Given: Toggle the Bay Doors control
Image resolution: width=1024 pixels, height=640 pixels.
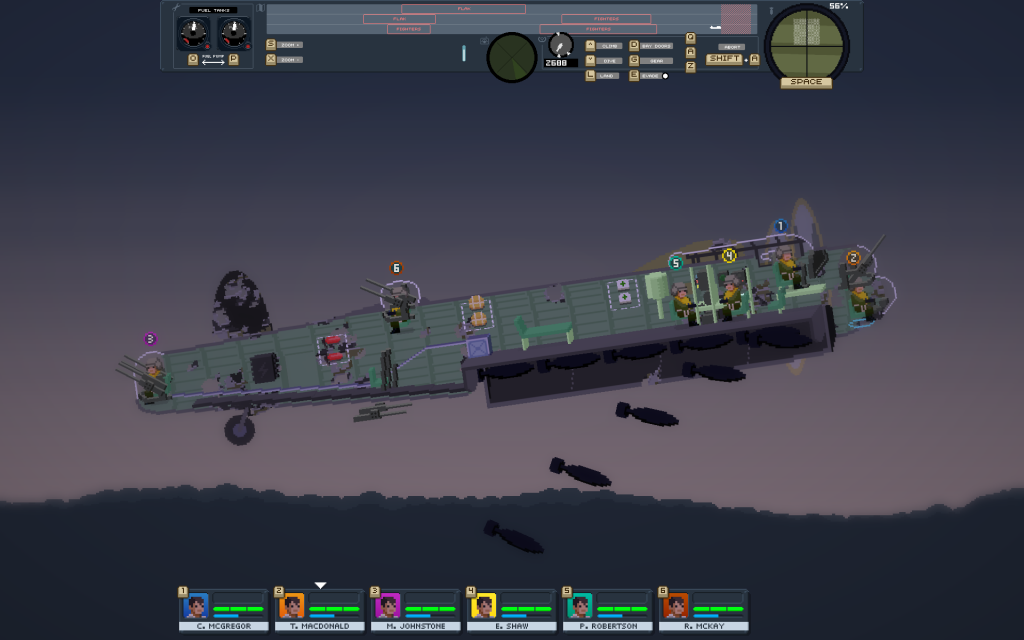Looking at the screenshot, I should click(x=656, y=46).
